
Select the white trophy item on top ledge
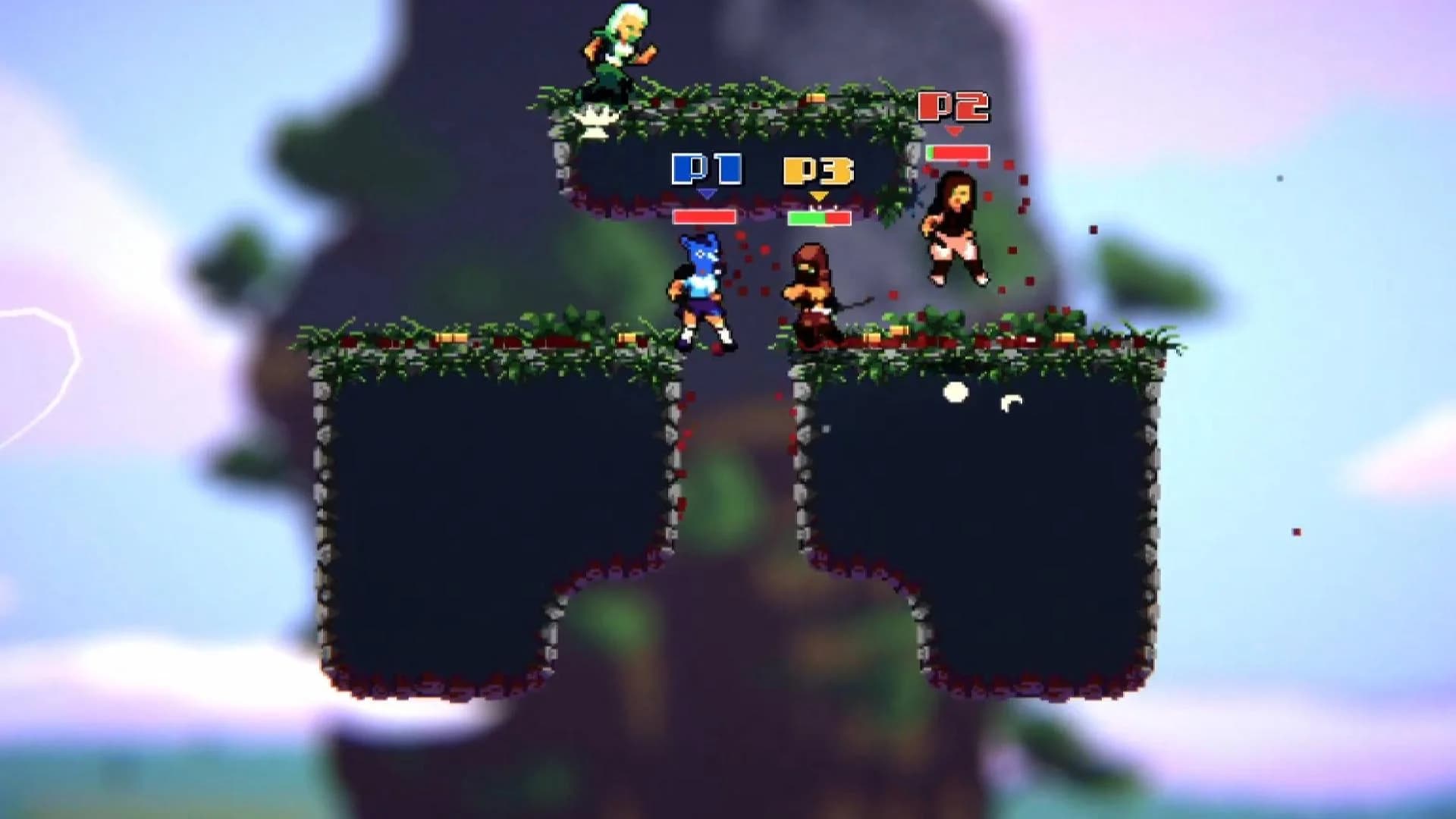click(x=597, y=118)
